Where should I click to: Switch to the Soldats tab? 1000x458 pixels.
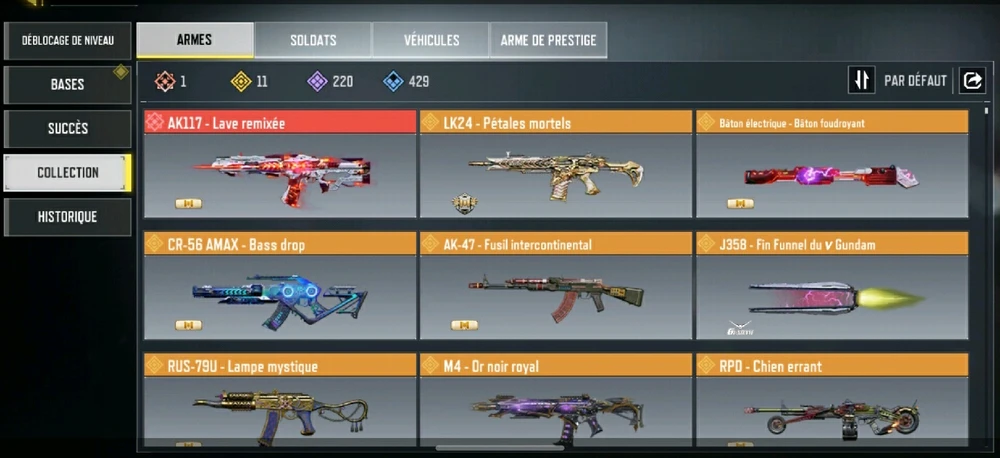coord(313,40)
